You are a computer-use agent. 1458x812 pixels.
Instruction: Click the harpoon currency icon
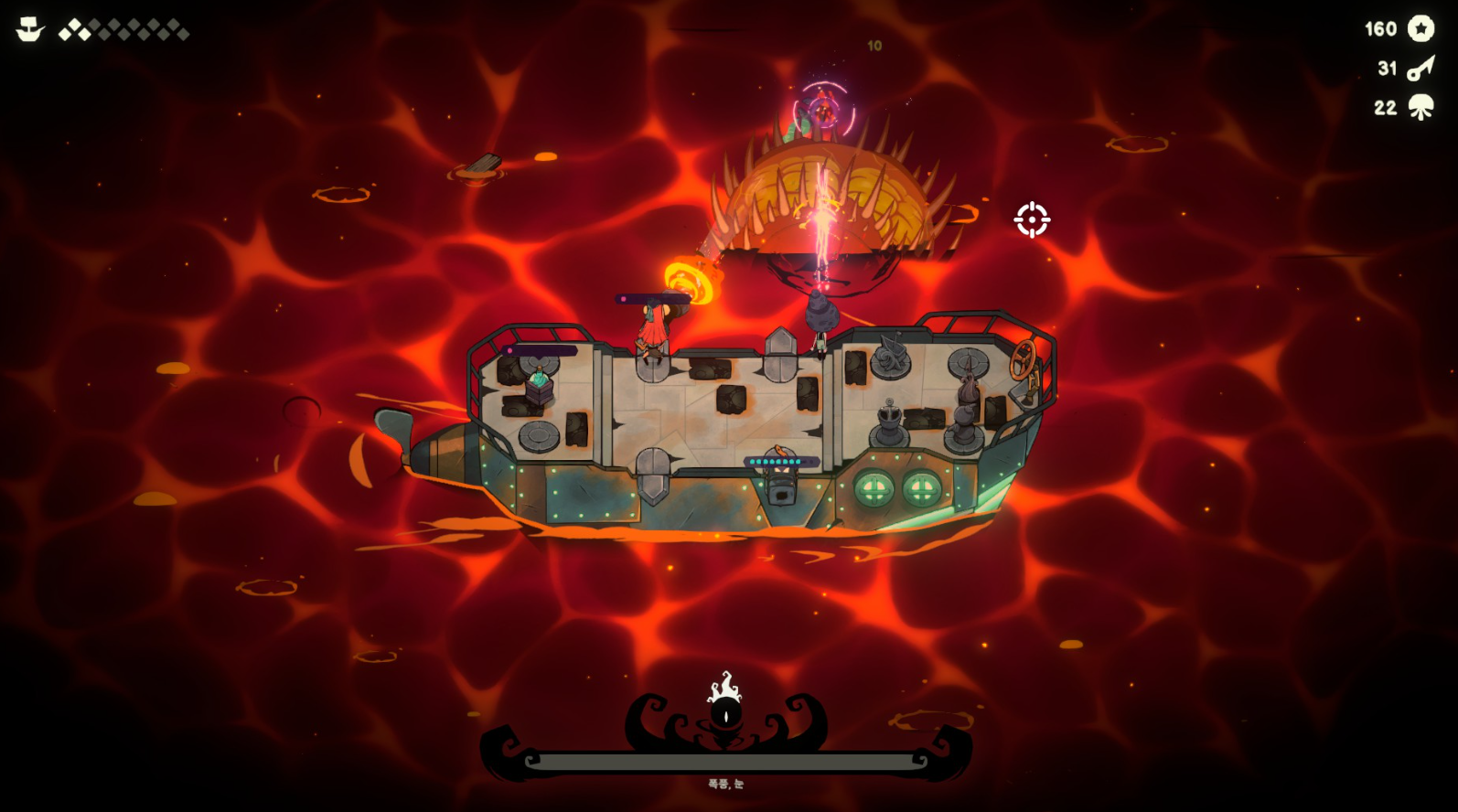point(1420,68)
